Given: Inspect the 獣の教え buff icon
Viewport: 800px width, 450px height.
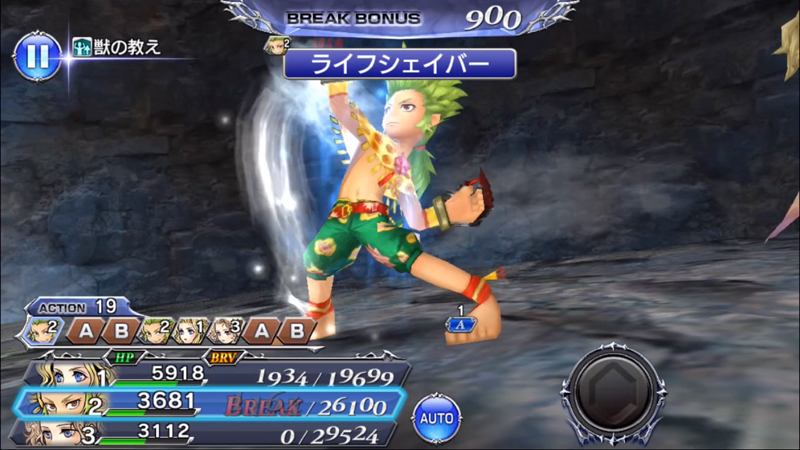Looking at the screenshot, I should pyautogui.click(x=83, y=47).
